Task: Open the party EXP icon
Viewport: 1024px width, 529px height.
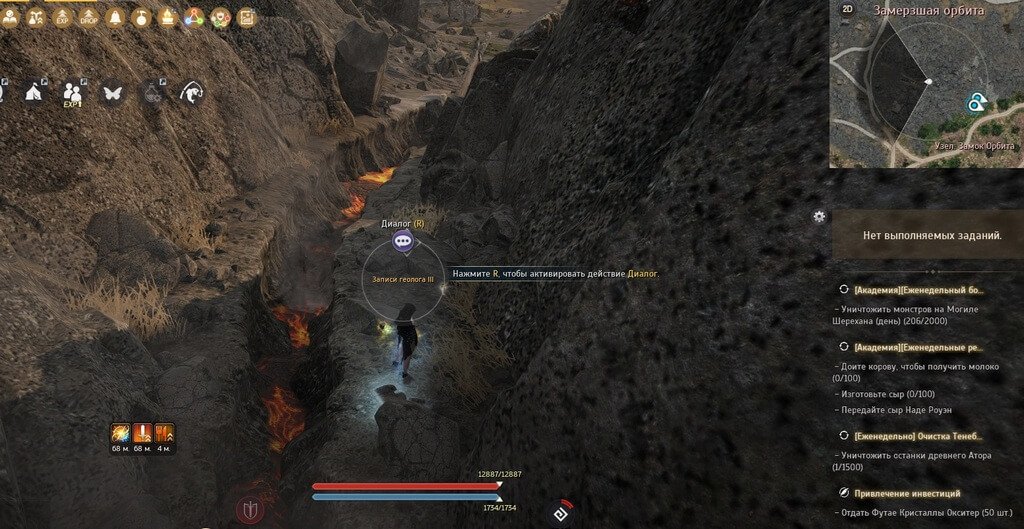Action: (x=73, y=93)
